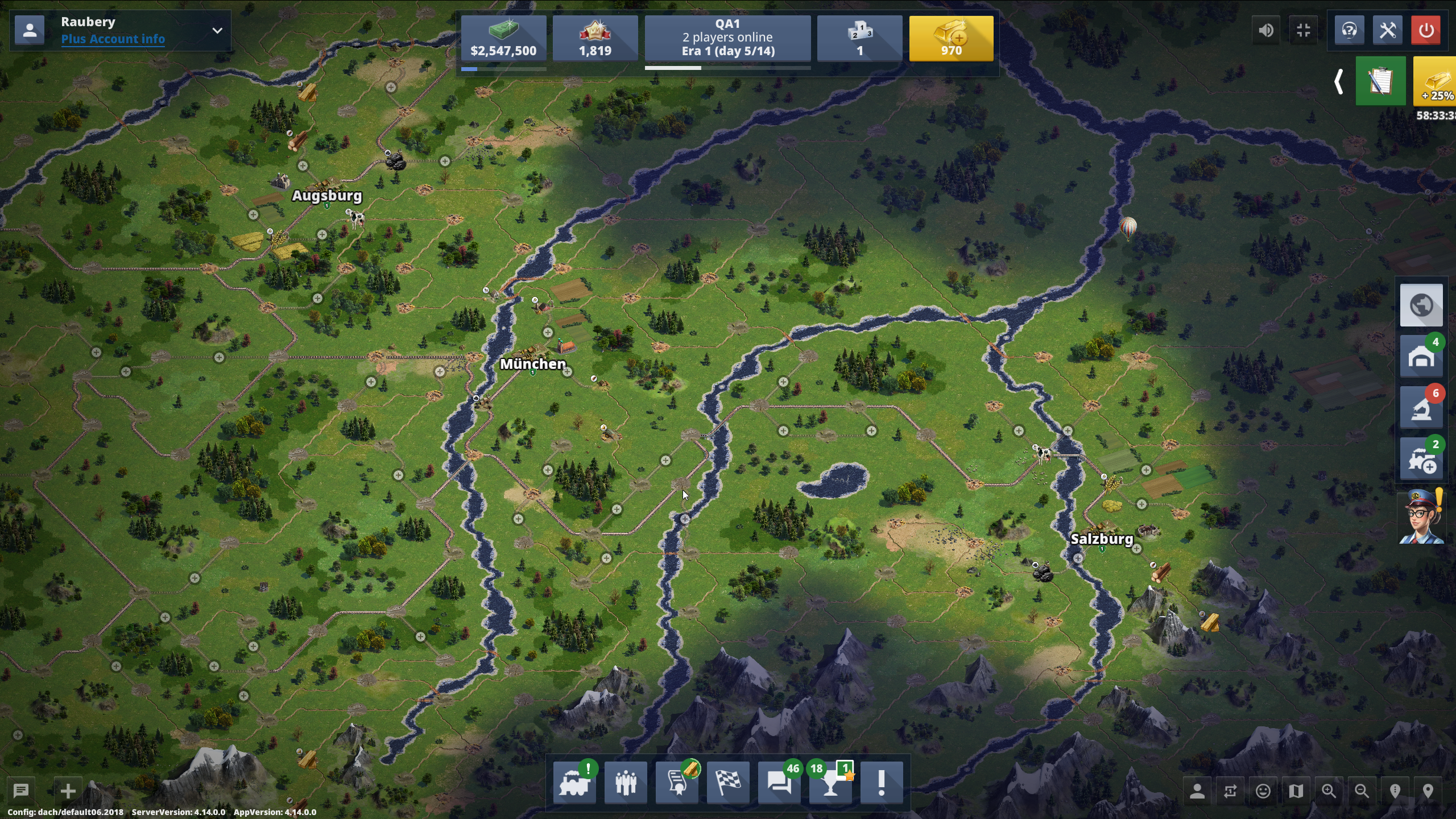Open settings via the wrench and screwdriver icon
This screenshot has width=1456, height=819.
point(1388,31)
